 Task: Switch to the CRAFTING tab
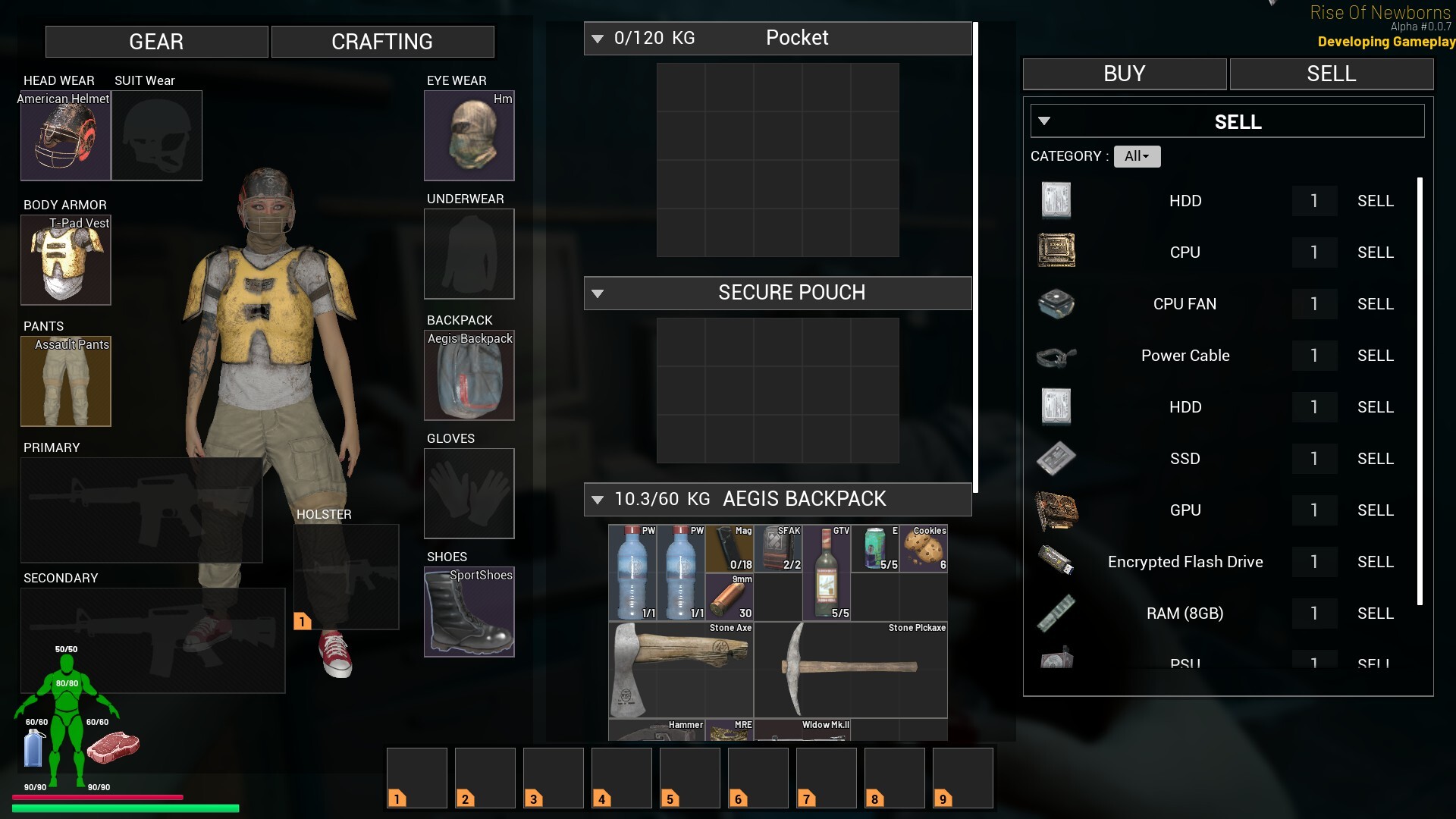click(382, 42)
